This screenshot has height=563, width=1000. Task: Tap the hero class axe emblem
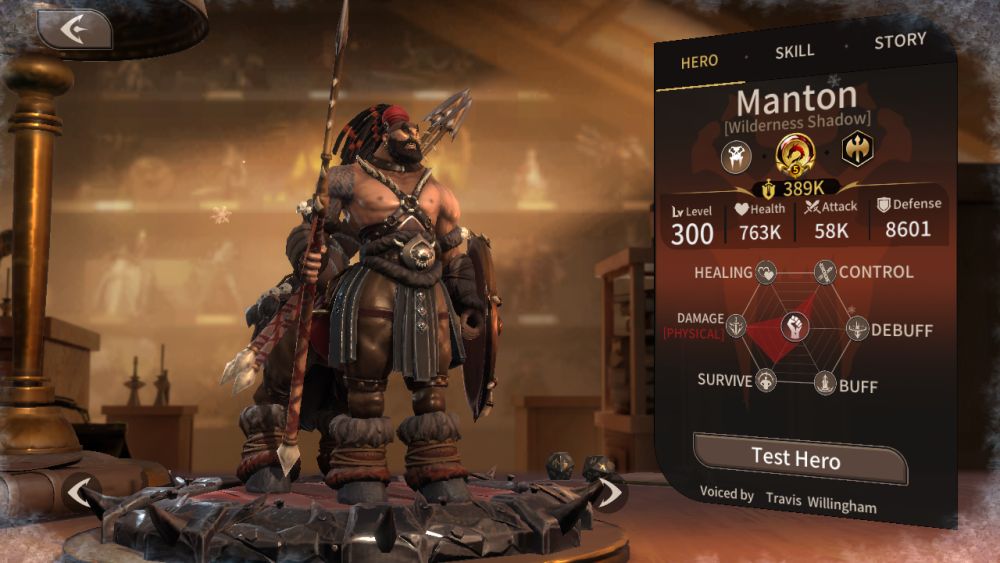857,150
